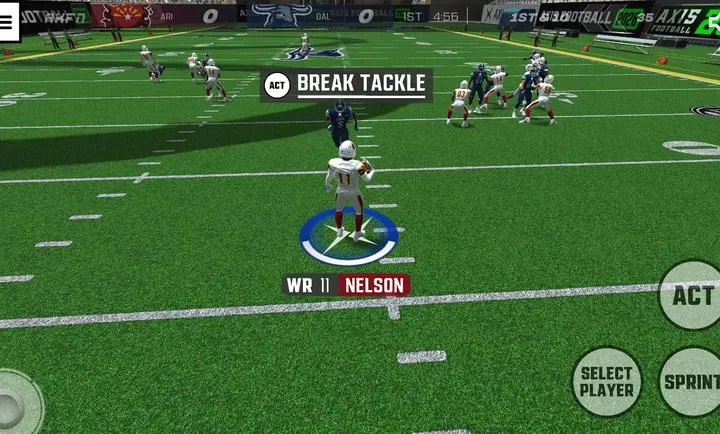Viewport: 720px width, 434px height.
Task: Tap the ACT button to break tackle
Action: (691, 296)
